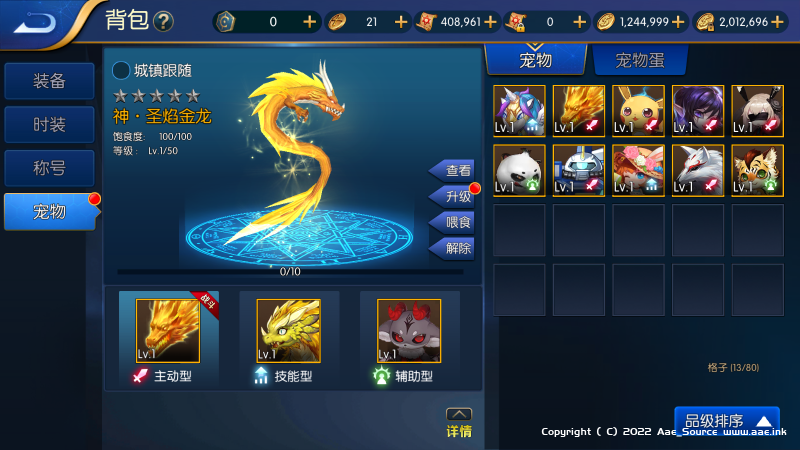Choose the panda pet thumbnail

tap(519, 170)
